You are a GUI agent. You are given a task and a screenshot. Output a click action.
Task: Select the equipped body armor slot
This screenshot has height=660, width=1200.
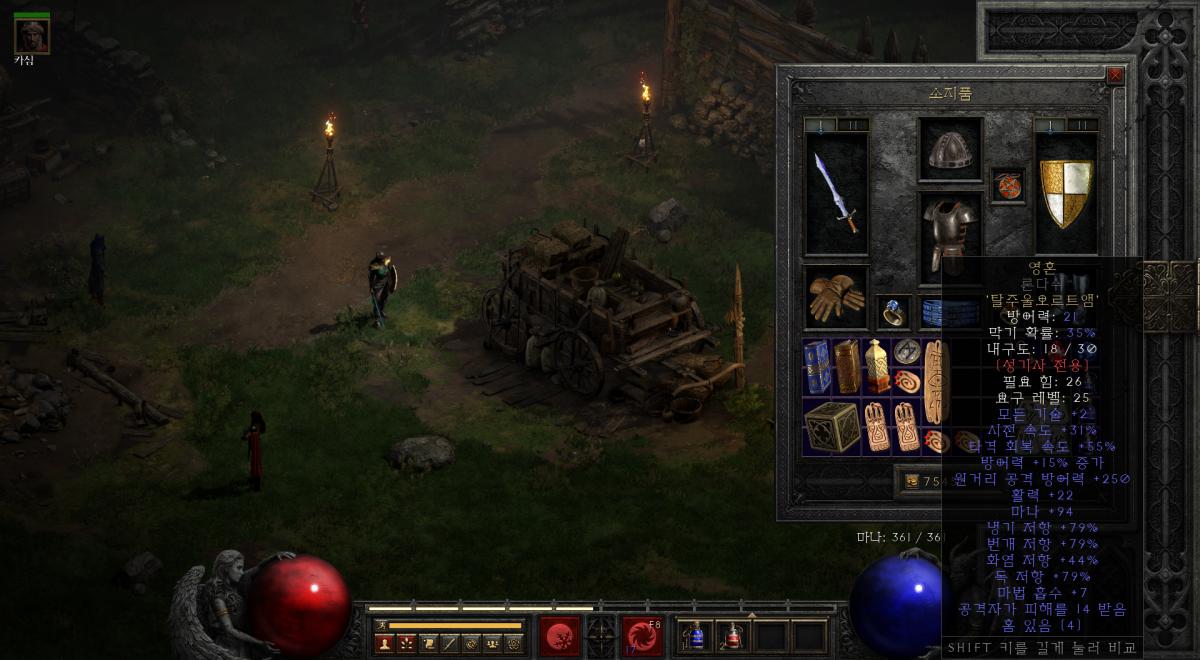(950, 235)
